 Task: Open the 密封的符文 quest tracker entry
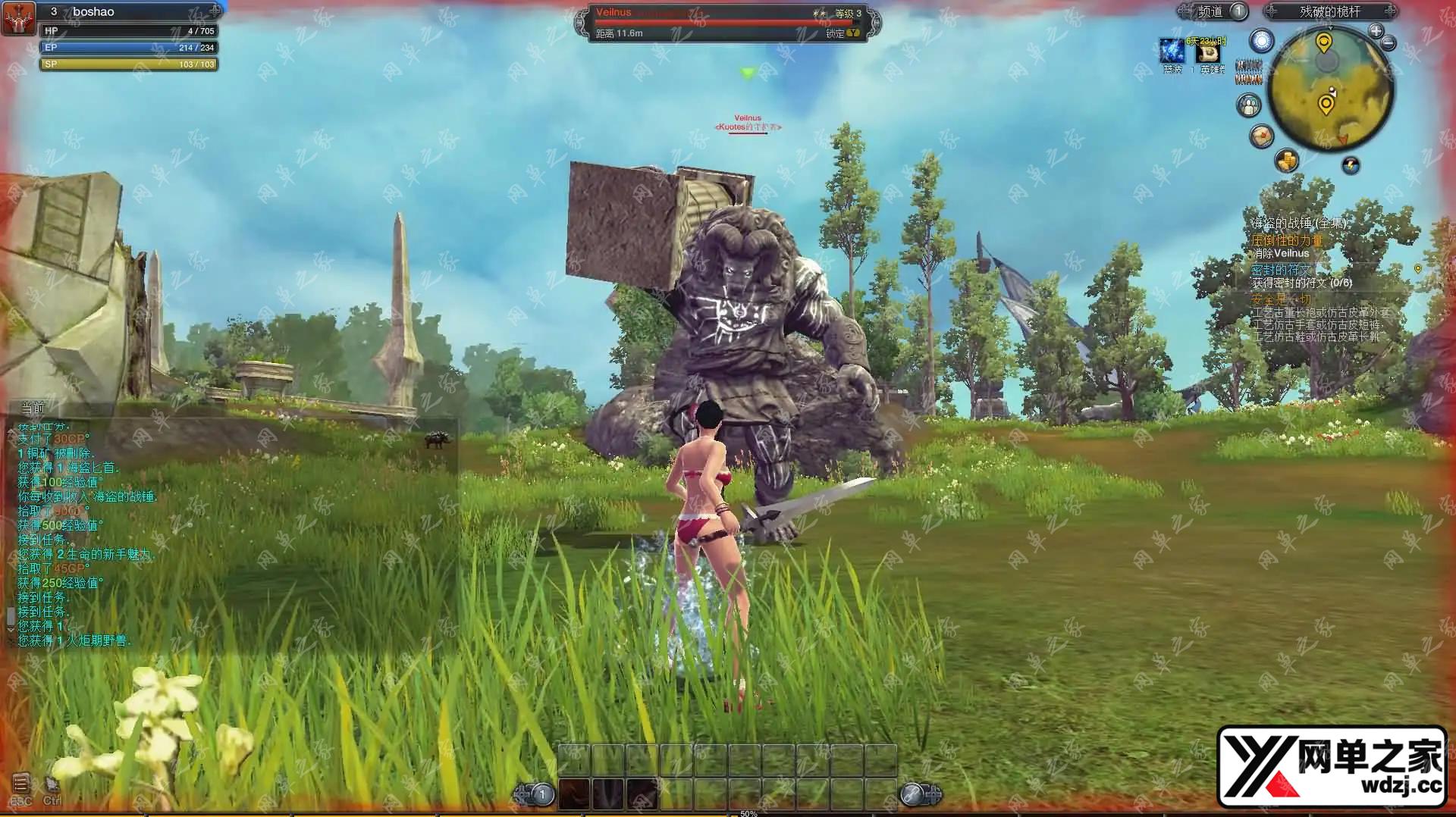1280,270
